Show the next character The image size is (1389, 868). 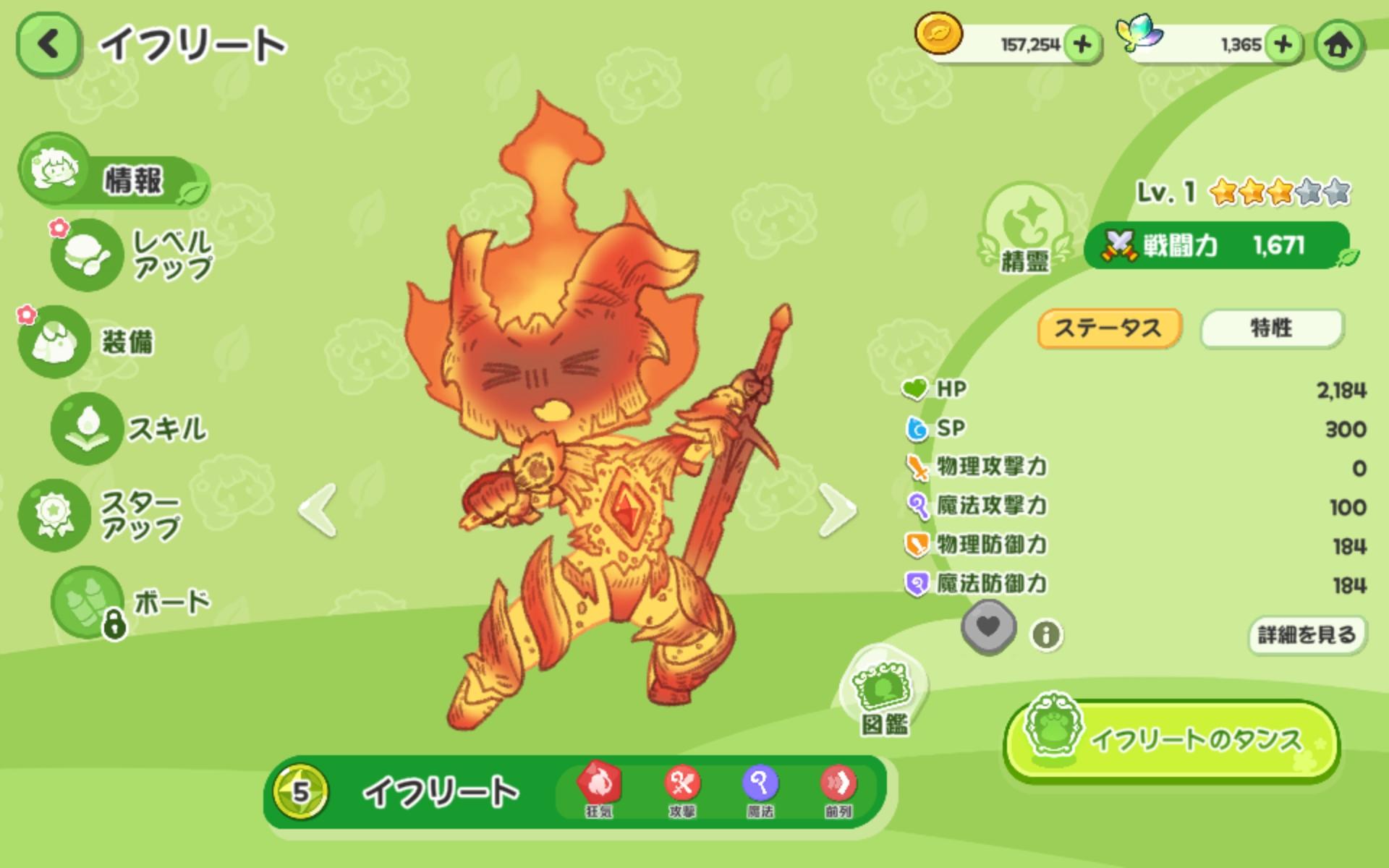tap(837, 510)
